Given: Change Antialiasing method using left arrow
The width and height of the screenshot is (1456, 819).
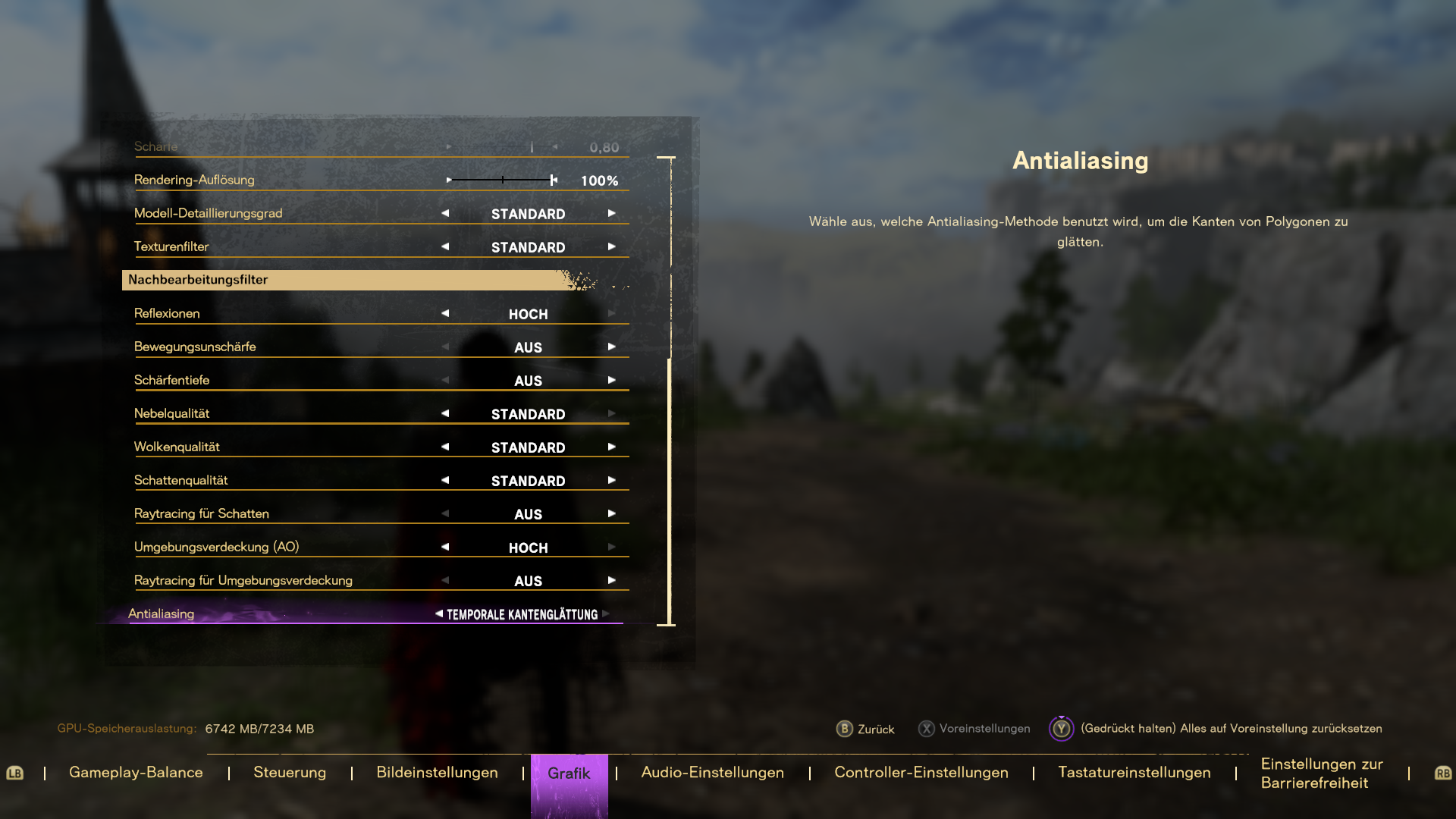Looking at the screenshot, I should tap(438, 613).
